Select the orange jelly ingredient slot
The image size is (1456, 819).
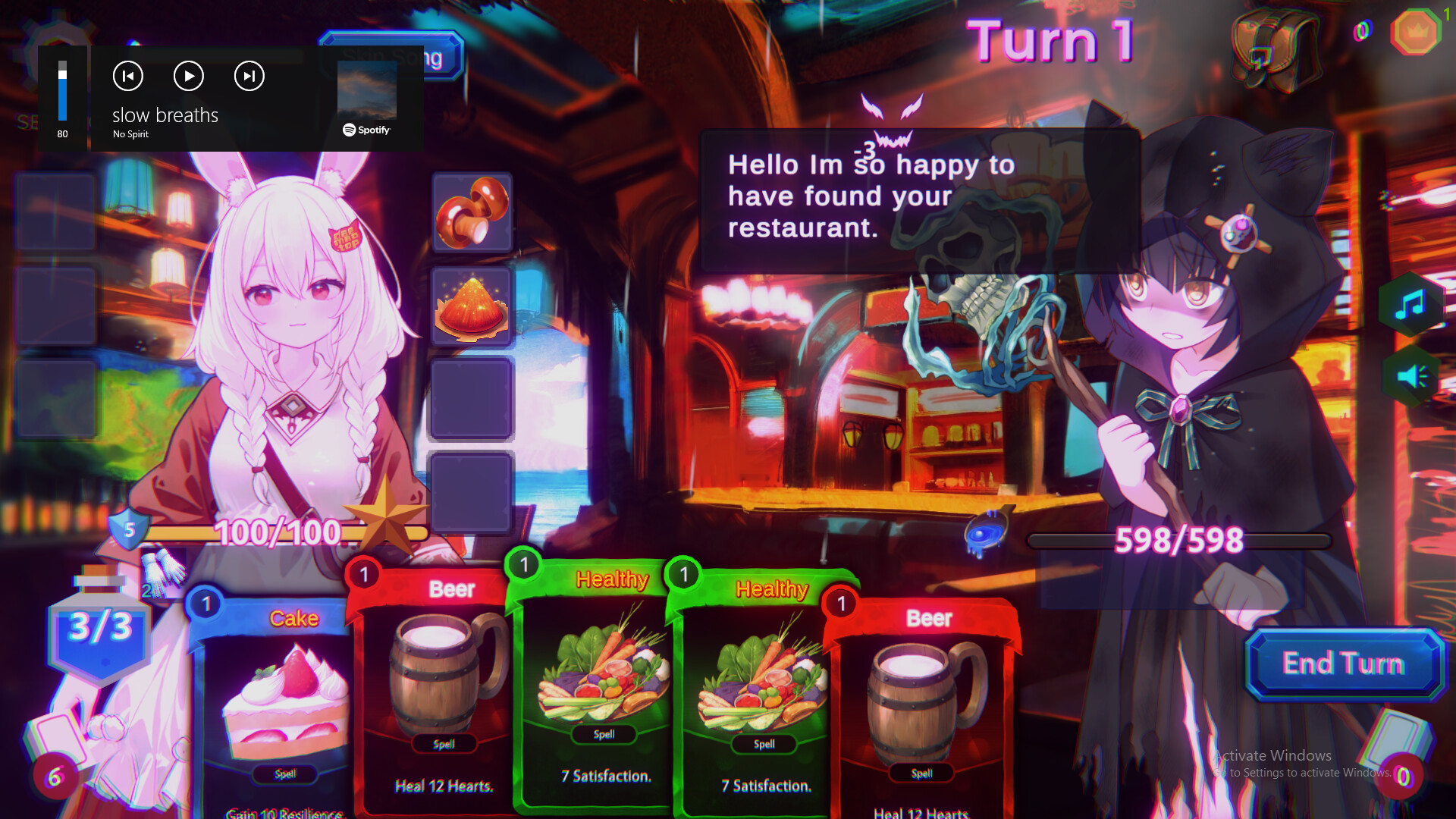[472, 307]
